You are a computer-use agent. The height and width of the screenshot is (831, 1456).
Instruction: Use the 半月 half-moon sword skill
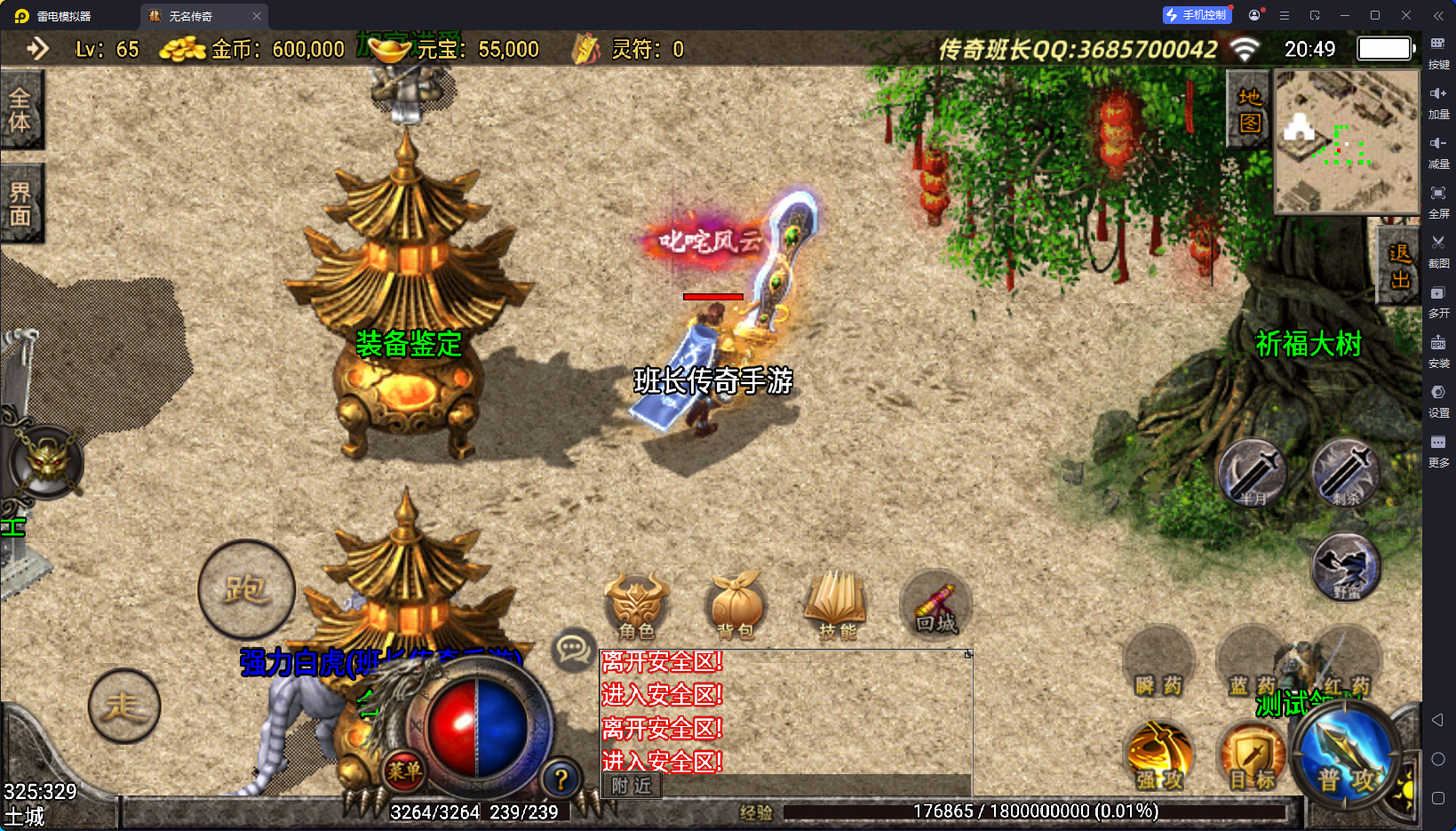click(x=1252, y=474)
